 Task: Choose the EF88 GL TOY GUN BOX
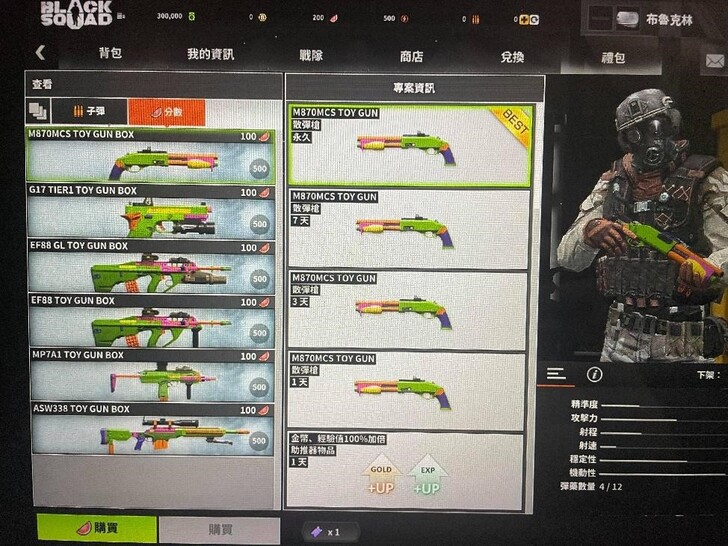point(150,266)
